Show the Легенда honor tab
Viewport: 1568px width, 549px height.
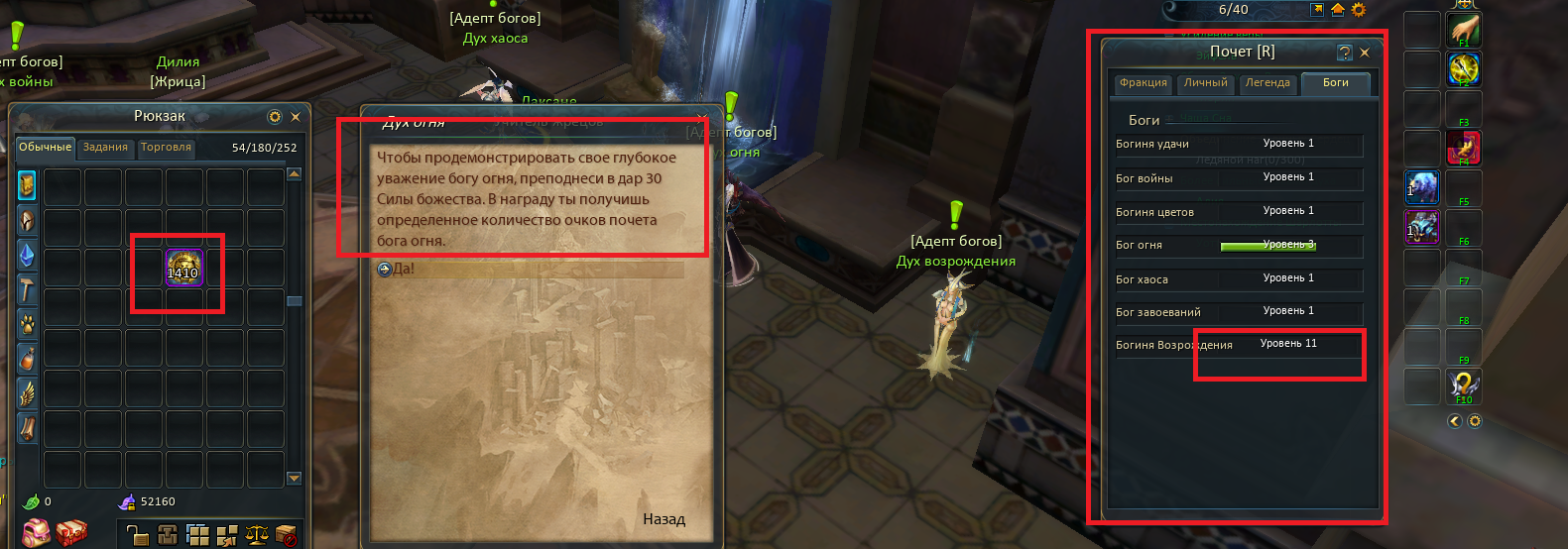[1267, 83]
